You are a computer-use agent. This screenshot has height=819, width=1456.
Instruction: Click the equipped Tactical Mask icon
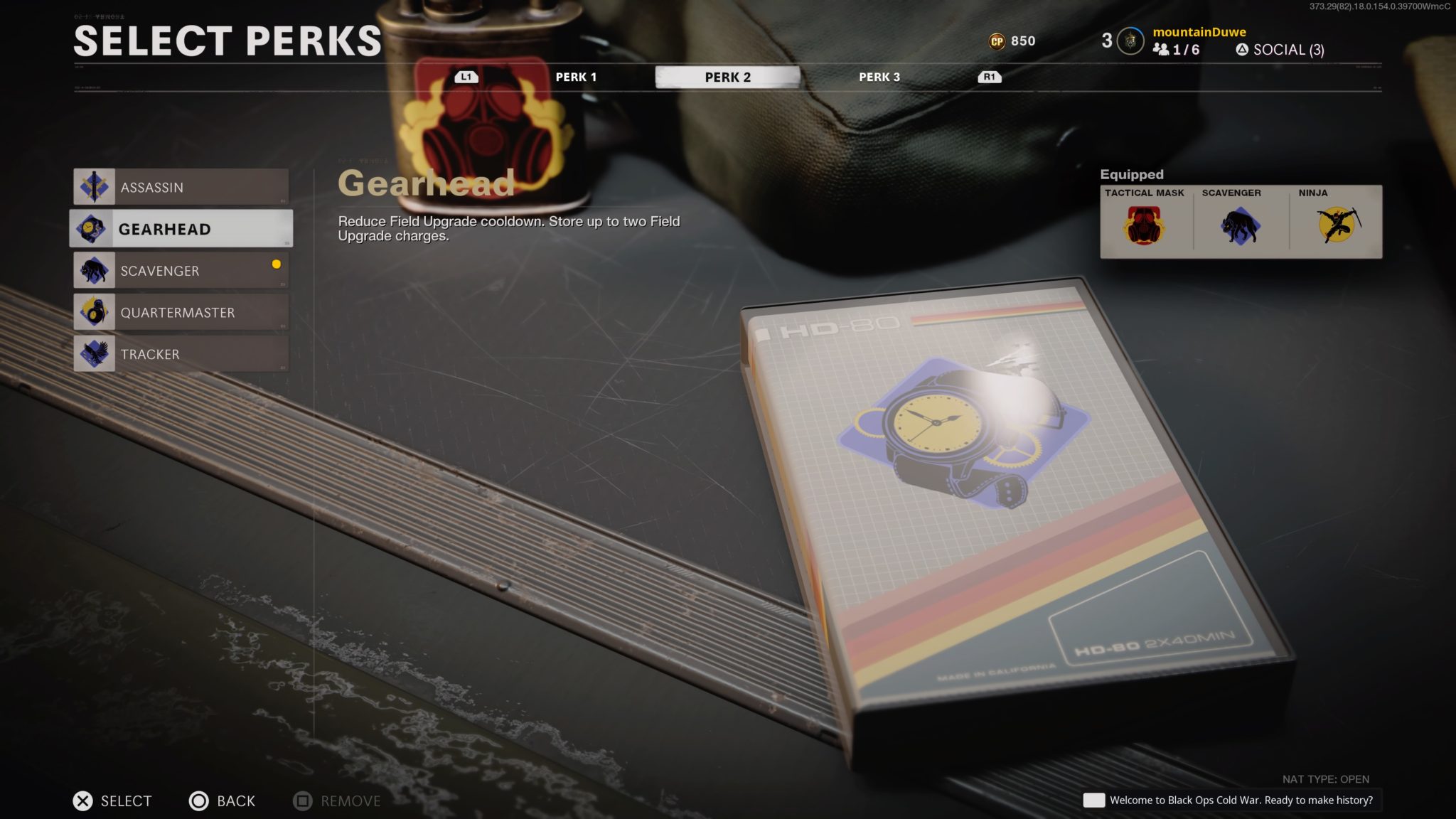pos(1145,224)
